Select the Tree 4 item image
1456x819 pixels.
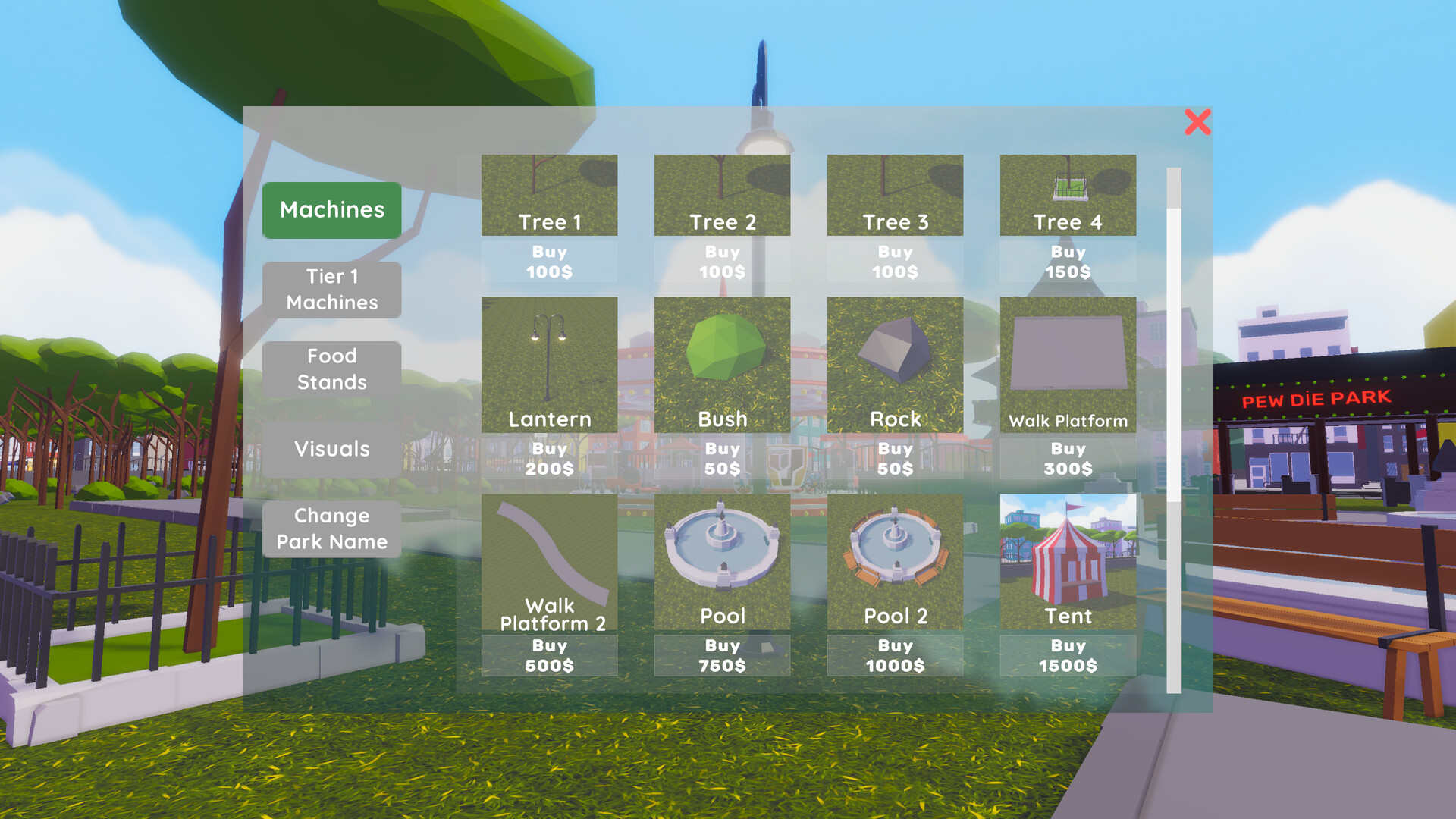[1068, 193]
